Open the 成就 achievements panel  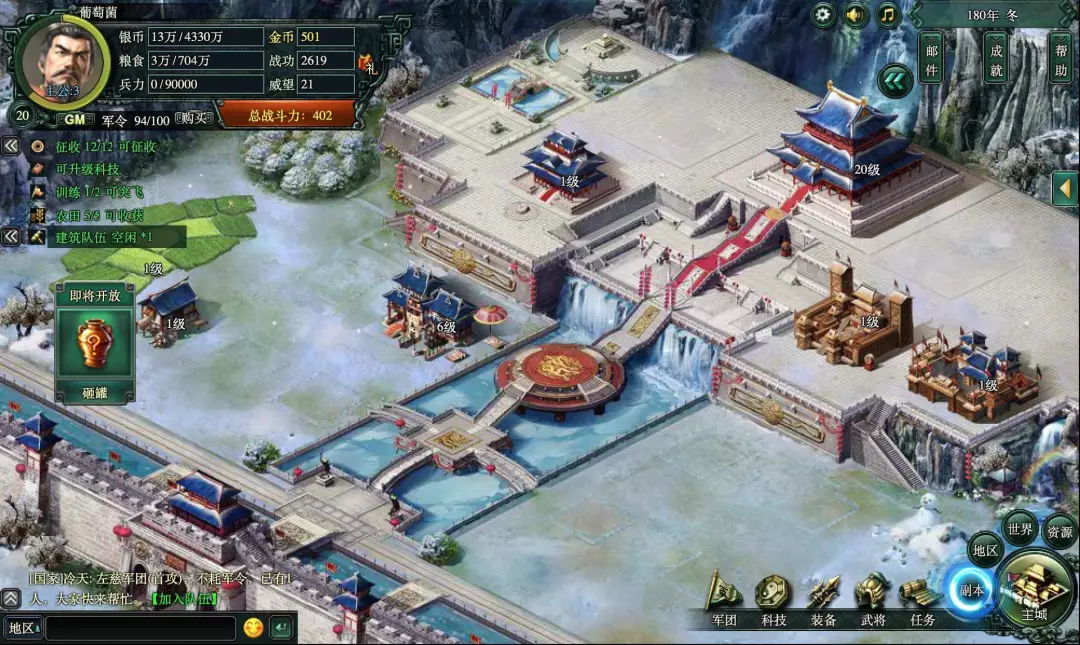(x=996, y=58)
